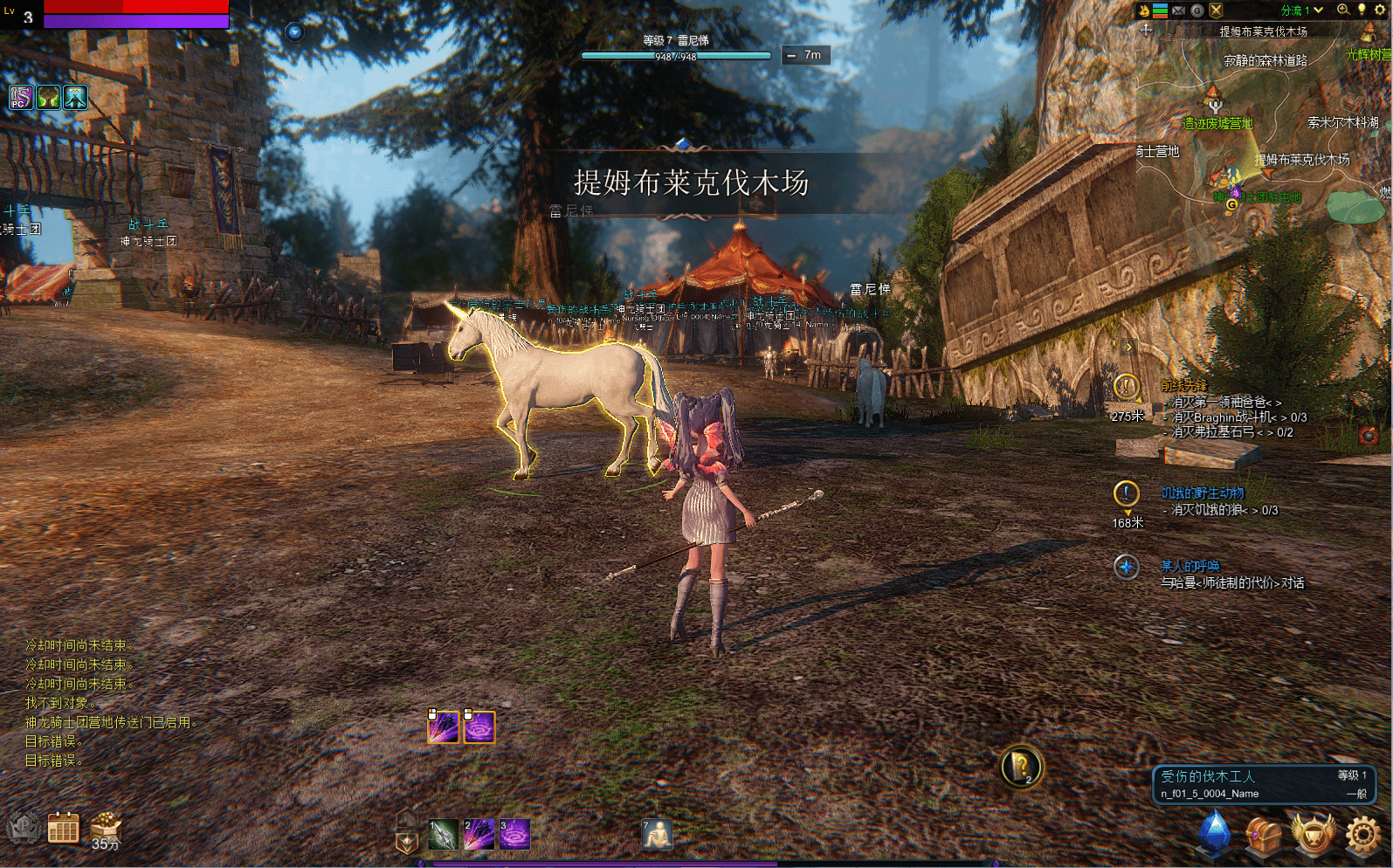Image resolution: width=1393 pixels, height=868 pixels.
Task: Use the sit emote in slot 7
Action: (x=658, y=833)
